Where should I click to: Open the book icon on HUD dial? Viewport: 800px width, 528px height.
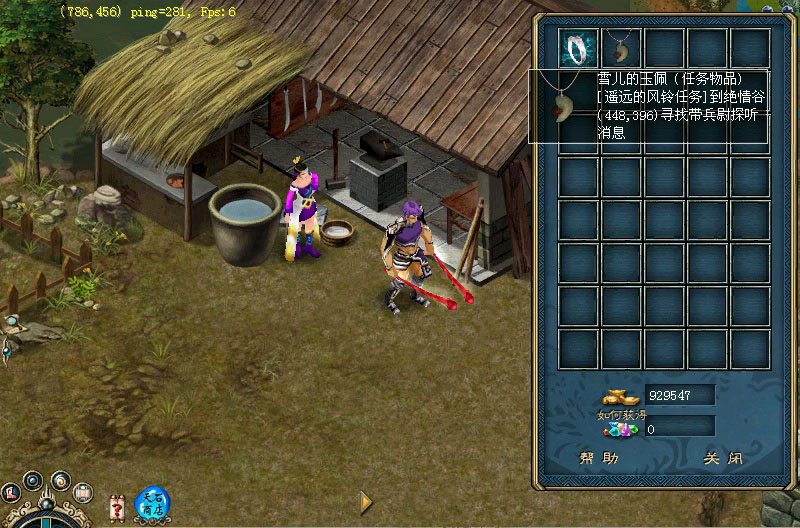pyautogui.click(x=84, y=492)
